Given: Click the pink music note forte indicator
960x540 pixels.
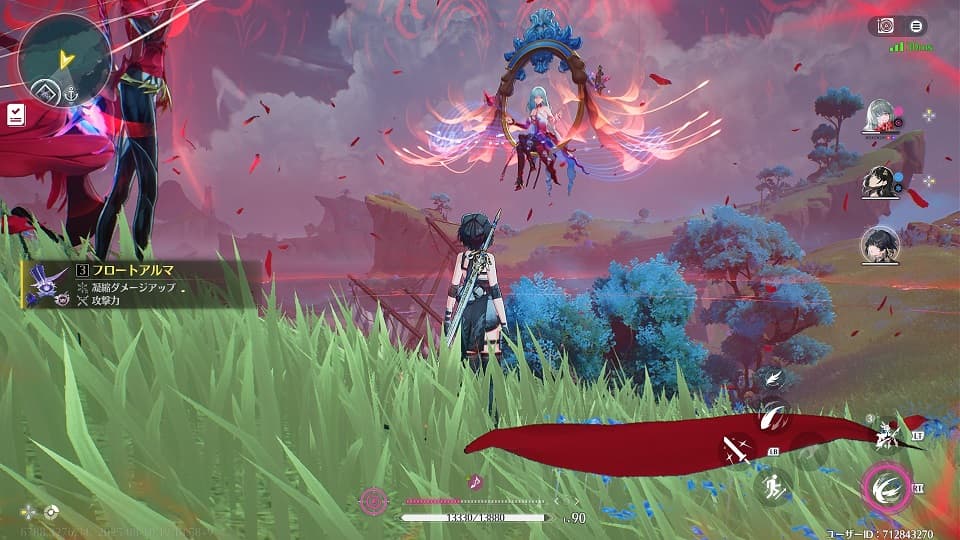Looking at the screenshot, I should coord(475,481).
